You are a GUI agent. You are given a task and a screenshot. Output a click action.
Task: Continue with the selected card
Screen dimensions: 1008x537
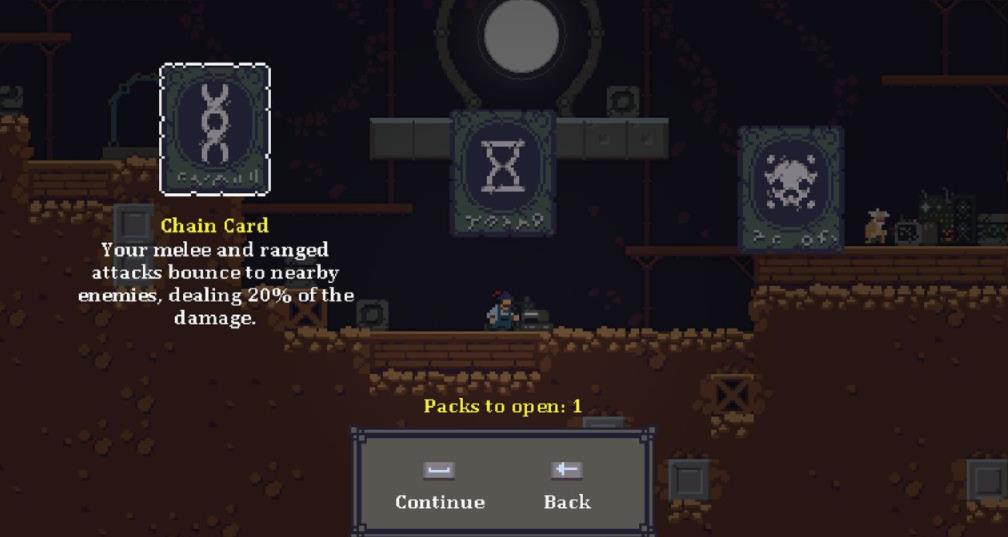439,486
